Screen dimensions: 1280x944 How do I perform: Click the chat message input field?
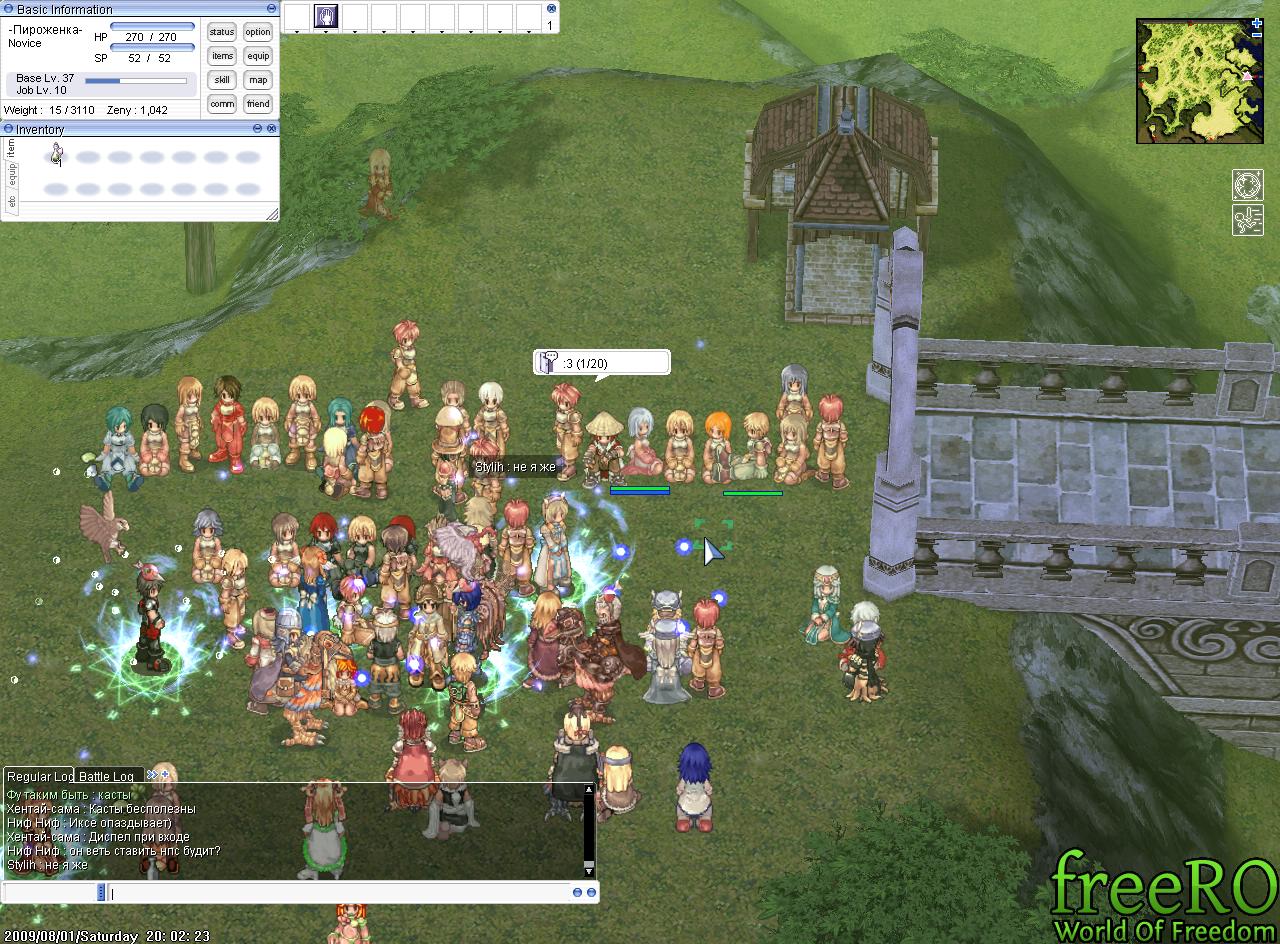pos(340,892)
